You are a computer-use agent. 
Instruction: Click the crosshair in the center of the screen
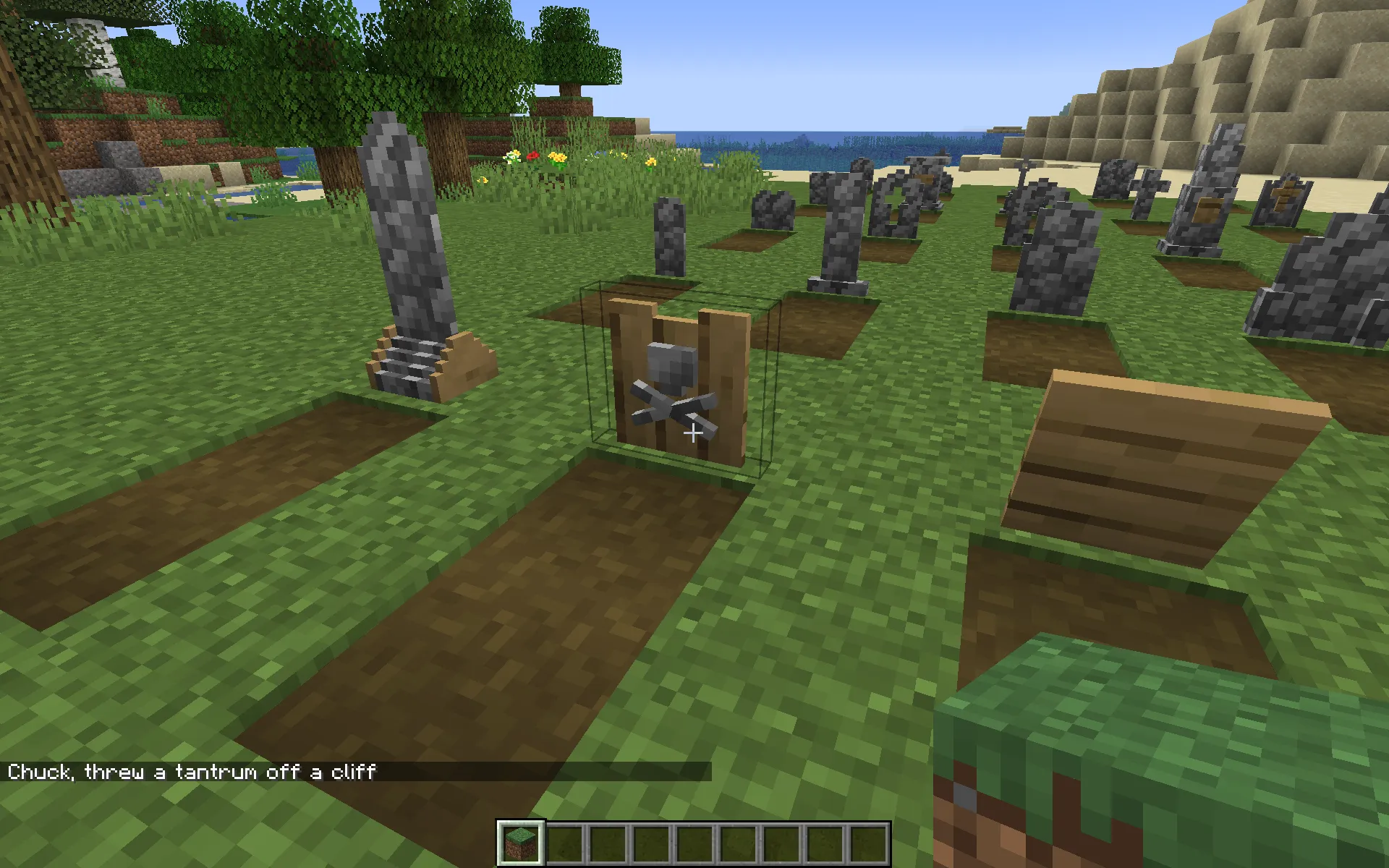pyautogui.click(x=693, y=433)
